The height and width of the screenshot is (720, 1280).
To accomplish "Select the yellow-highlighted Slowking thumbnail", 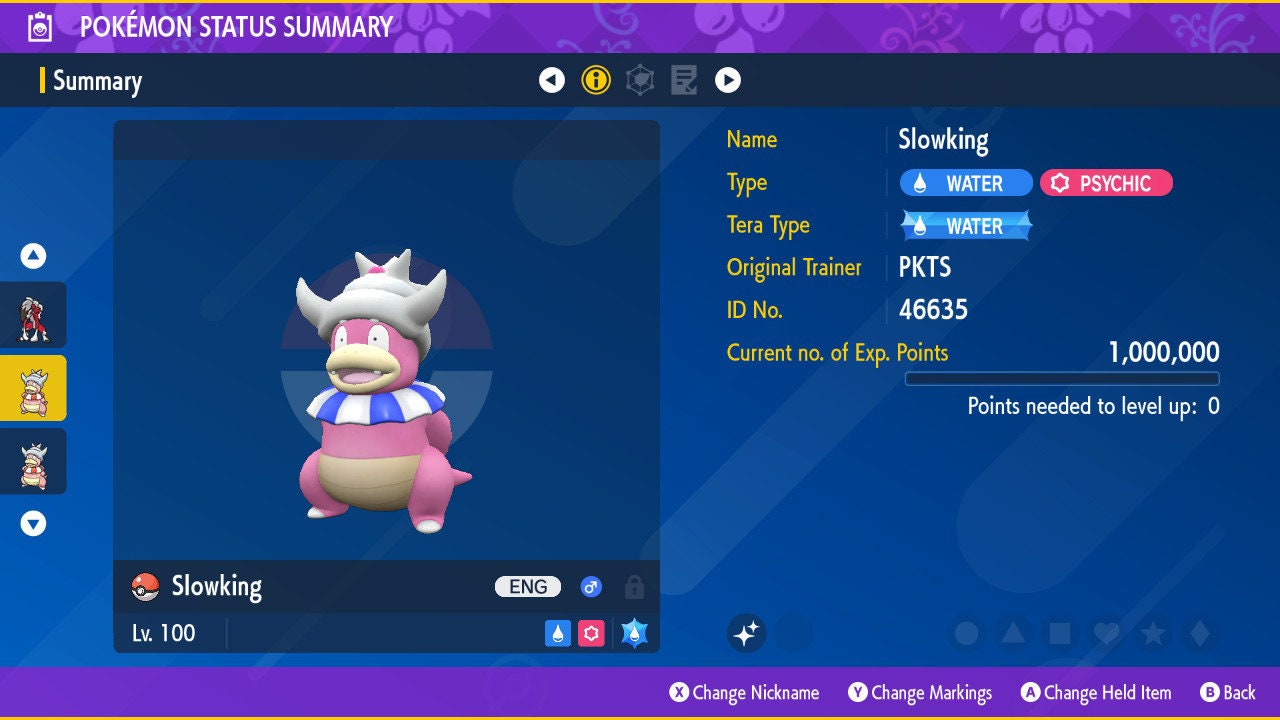I will point(33,388).
